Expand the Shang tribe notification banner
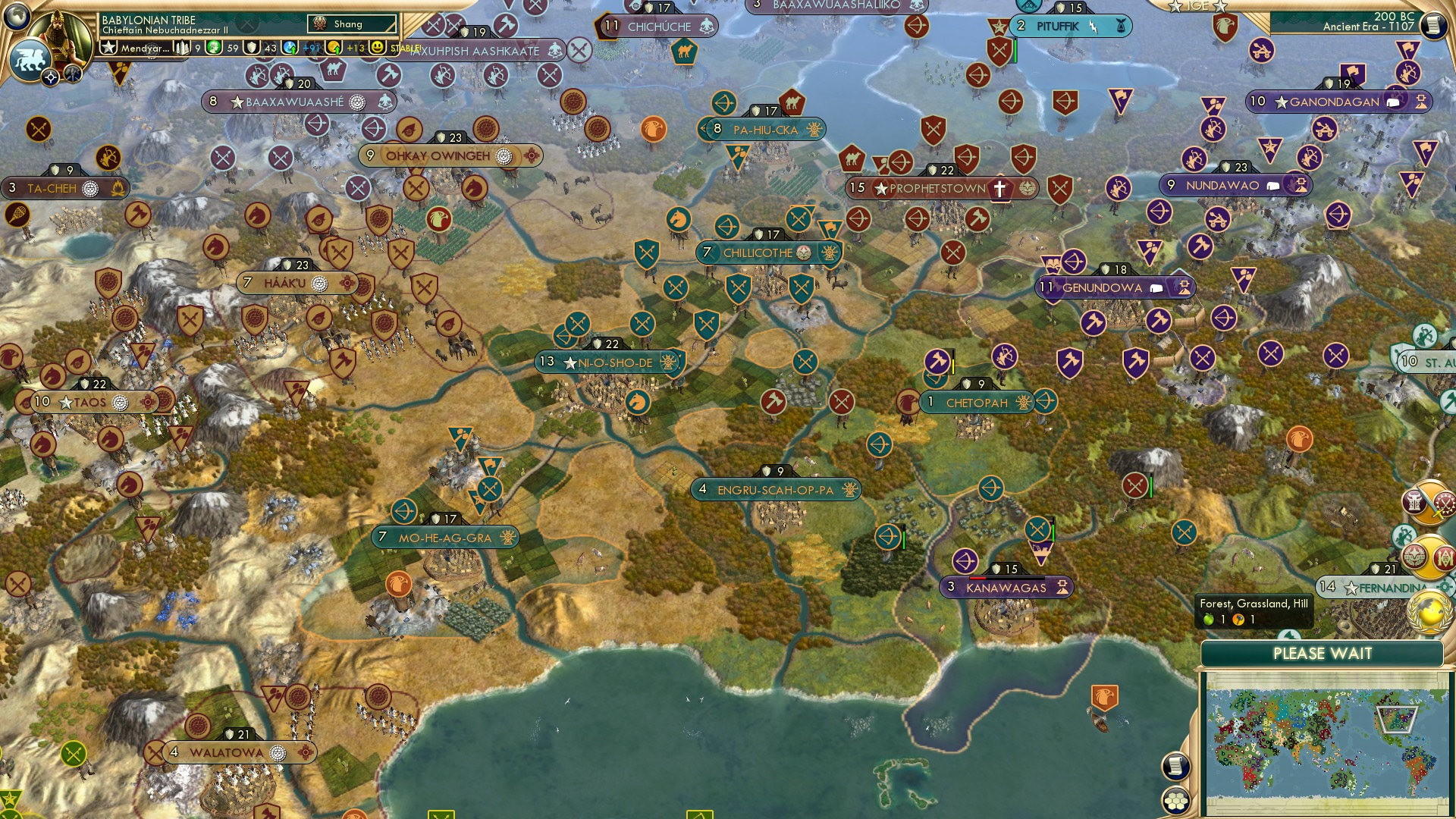 [353, 24]
